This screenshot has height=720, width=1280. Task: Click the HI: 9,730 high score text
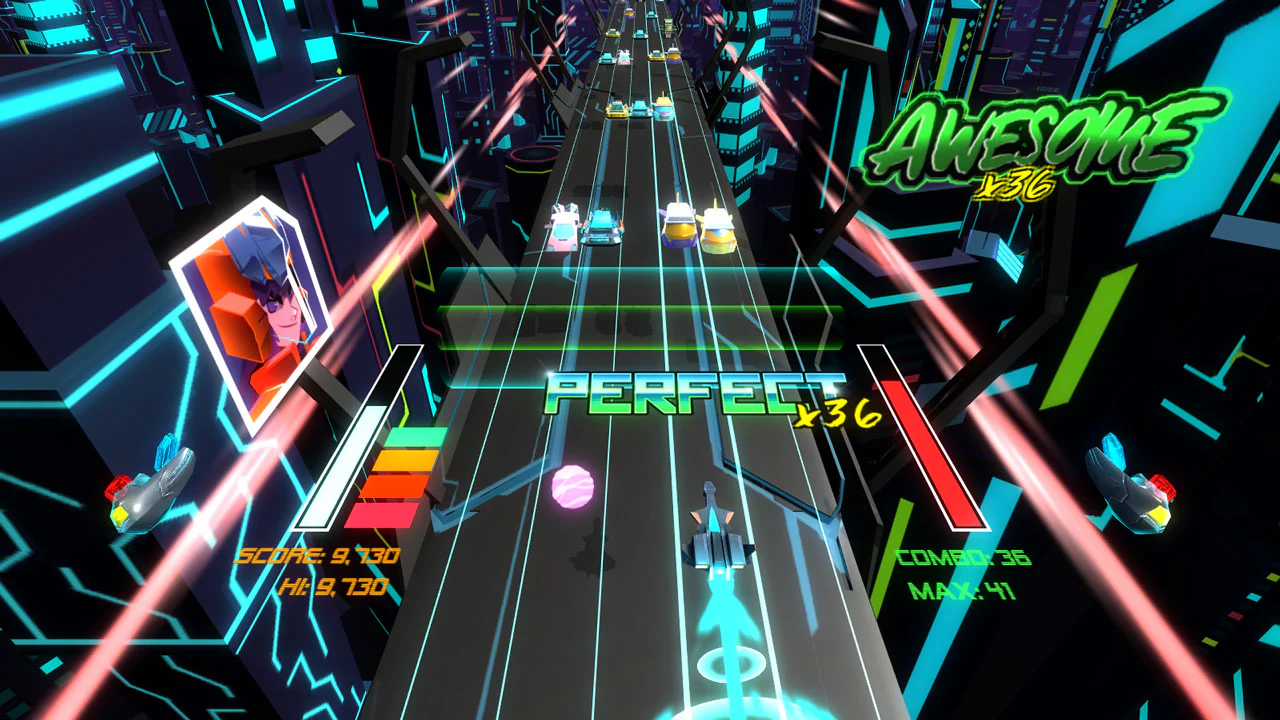pos(335,589)
